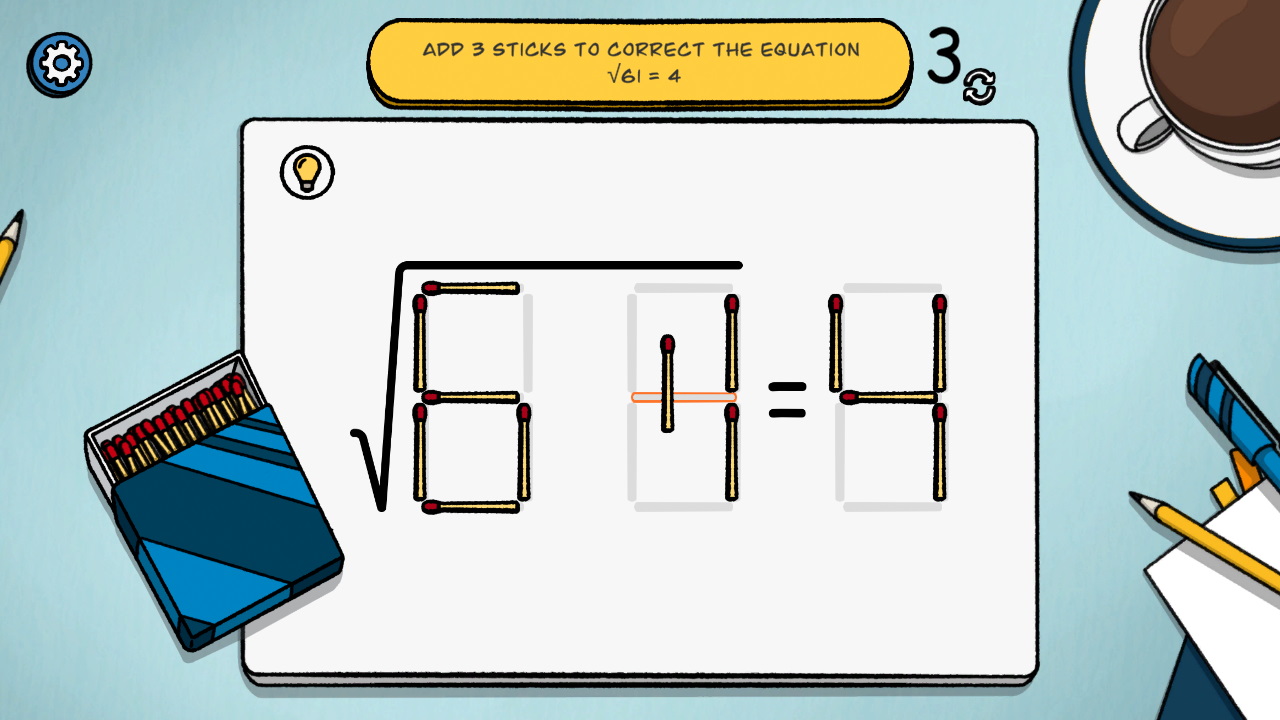Fill the bottom segment of the middle digit
1280x720 pixels.
685,505
